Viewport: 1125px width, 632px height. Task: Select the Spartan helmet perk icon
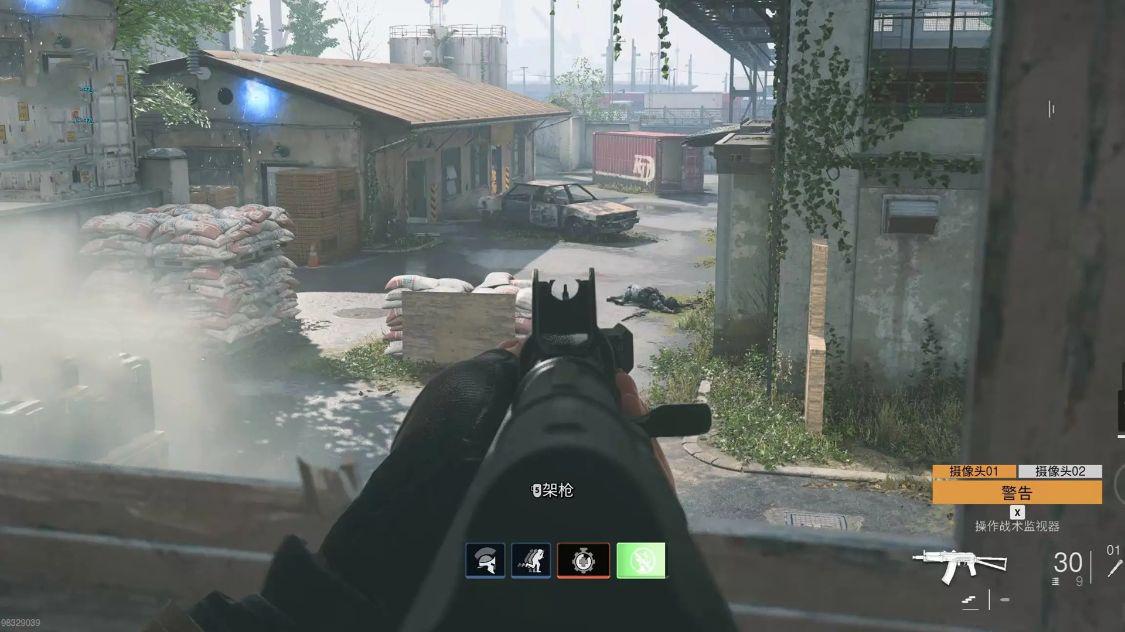pos(485,560)
